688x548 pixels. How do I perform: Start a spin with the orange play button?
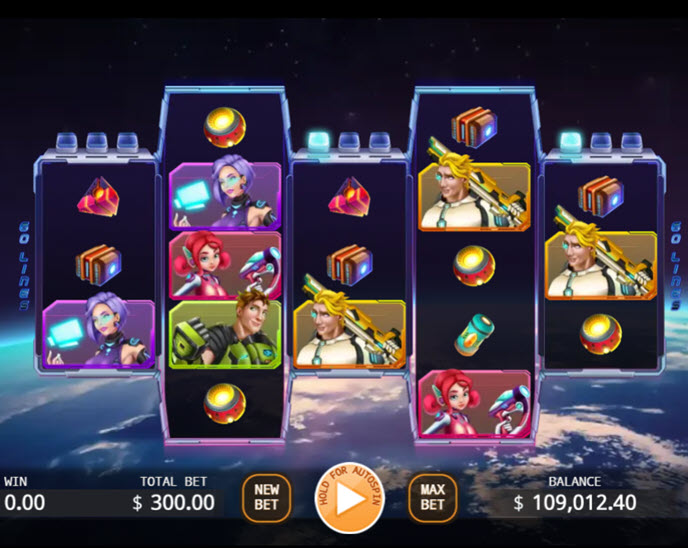(x=349, y=498)
